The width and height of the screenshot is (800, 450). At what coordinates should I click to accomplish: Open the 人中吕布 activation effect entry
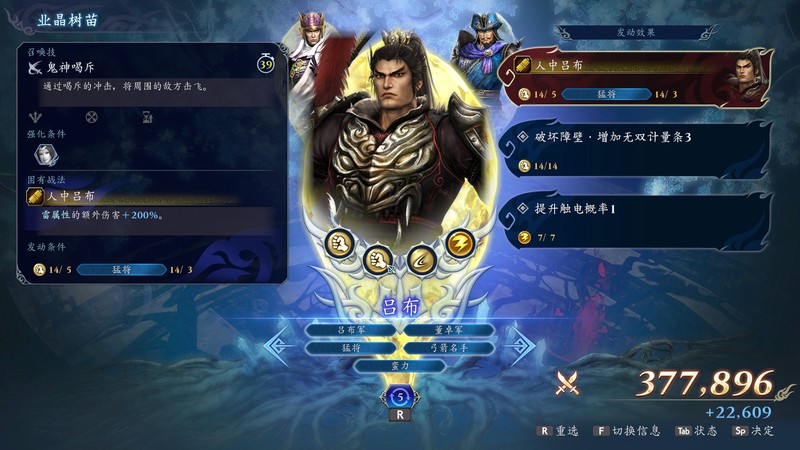[x=640, y=79]
